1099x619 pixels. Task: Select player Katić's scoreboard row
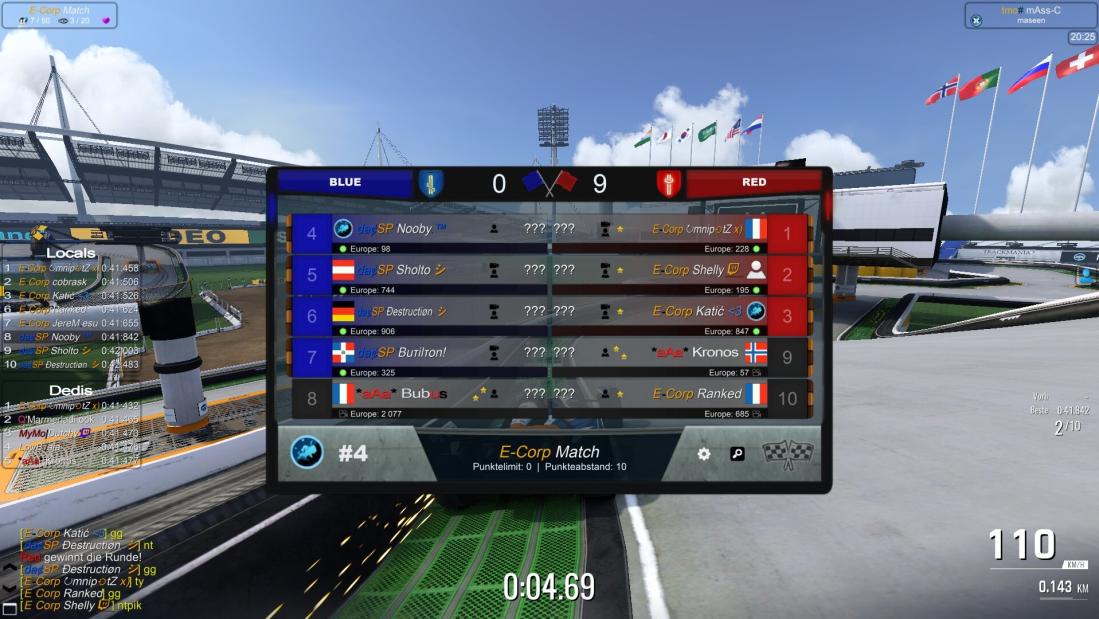[680, 316]
